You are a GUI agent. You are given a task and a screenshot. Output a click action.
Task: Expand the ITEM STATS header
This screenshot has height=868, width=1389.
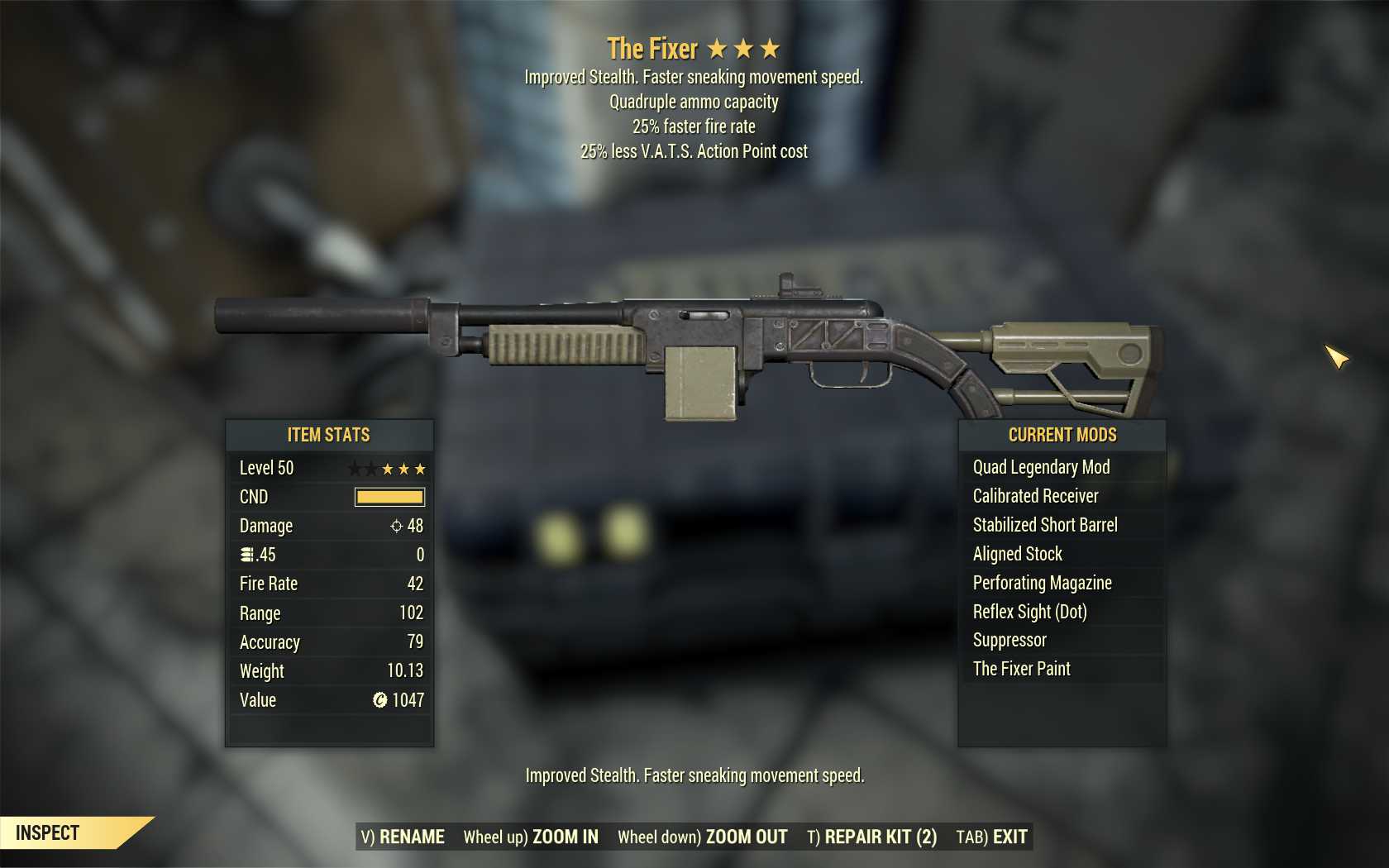[328, 435]
